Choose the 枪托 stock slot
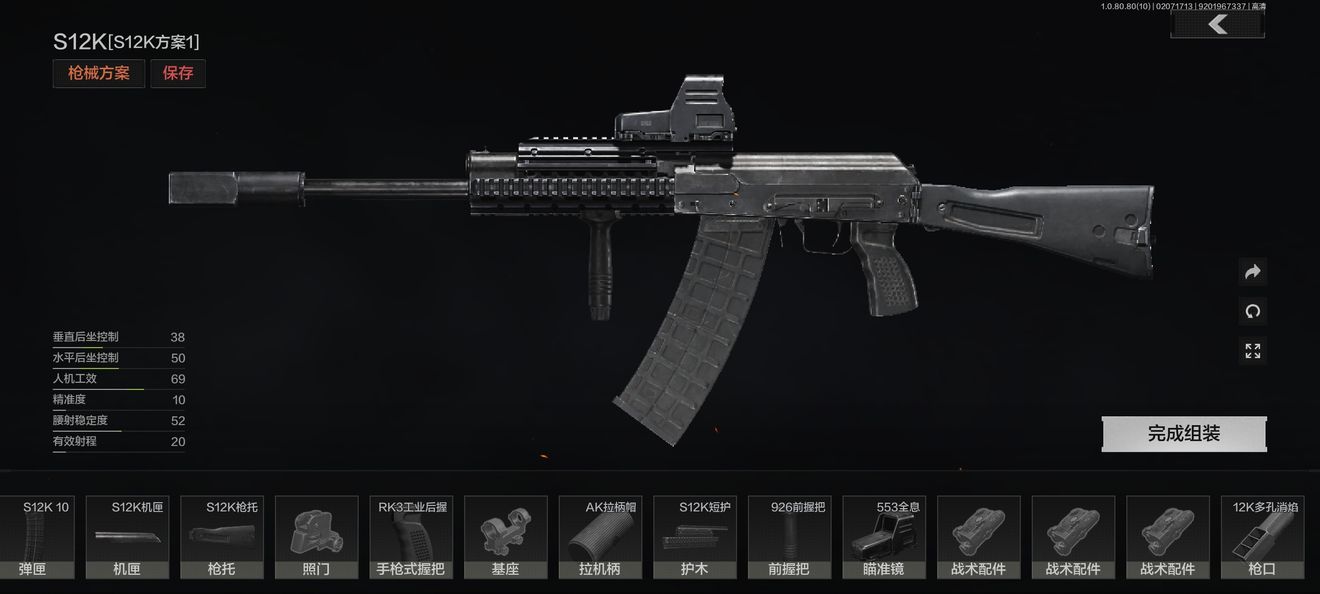This screenshot has height=594, width=1320. pyautogui.click(x=221, y=538)
